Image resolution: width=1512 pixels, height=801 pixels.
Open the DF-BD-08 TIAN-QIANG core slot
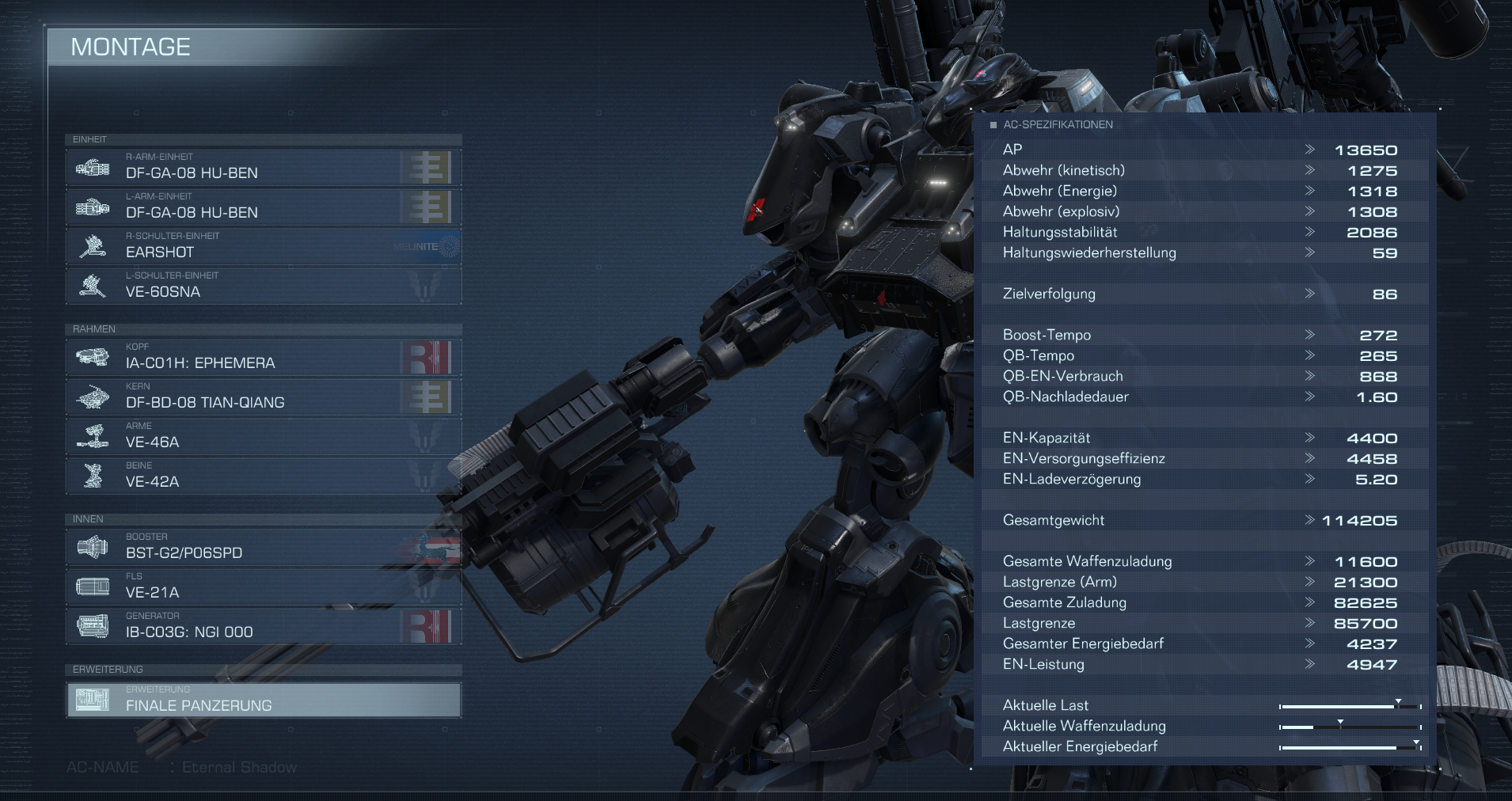pyautogui.click(x=264, y=397)
